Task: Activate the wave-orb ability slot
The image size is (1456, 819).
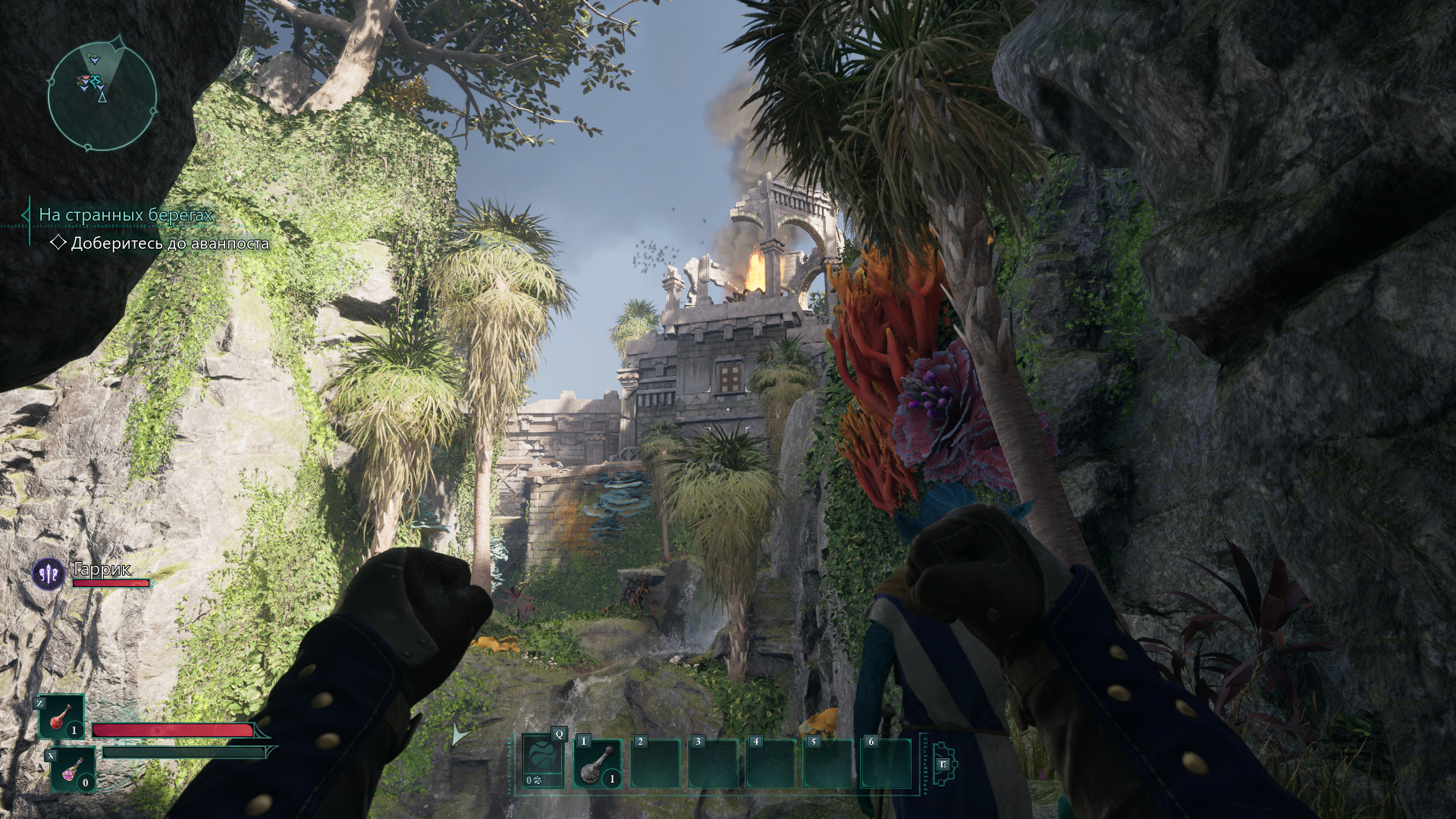Action: tap(543, 762)
